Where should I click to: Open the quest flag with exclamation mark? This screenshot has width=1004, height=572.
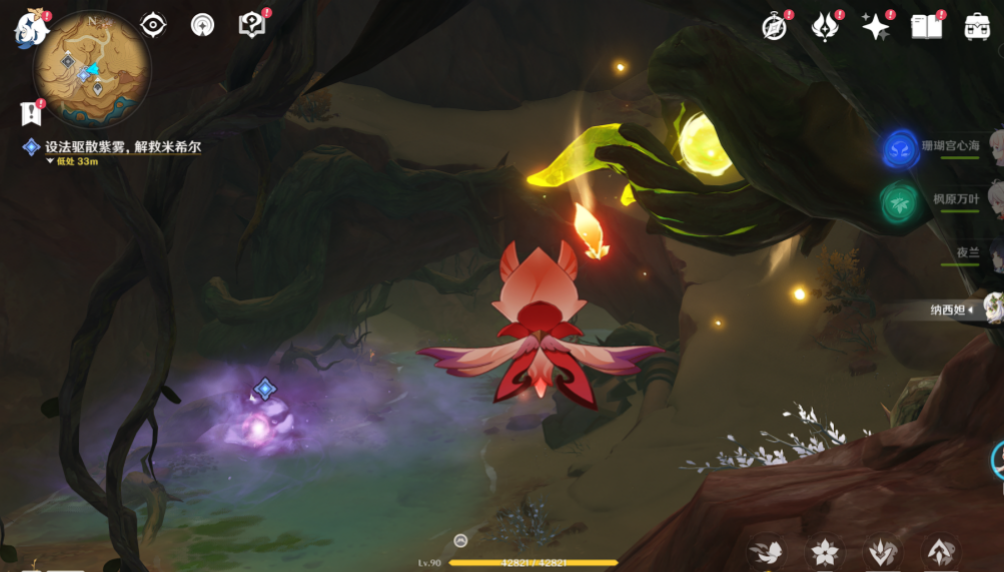click(x=30, y=113)
